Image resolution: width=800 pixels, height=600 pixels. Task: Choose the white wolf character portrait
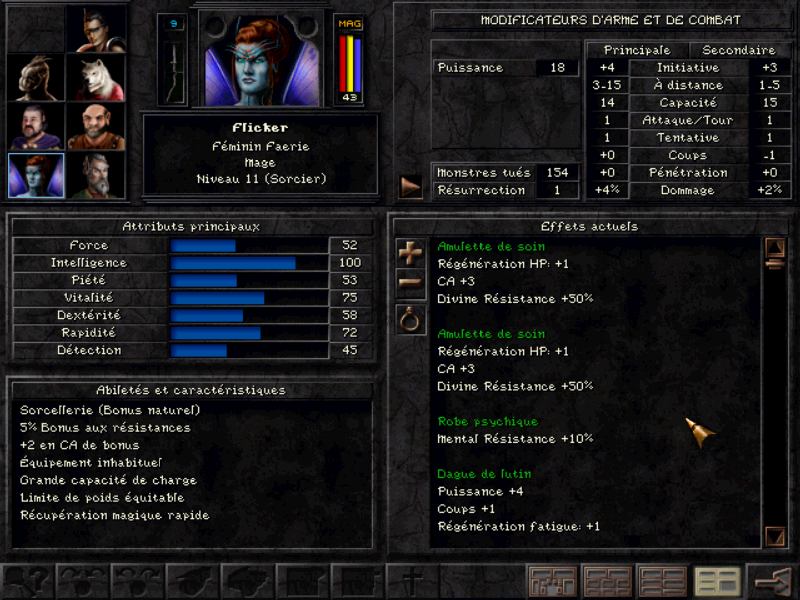pos(95,76)
